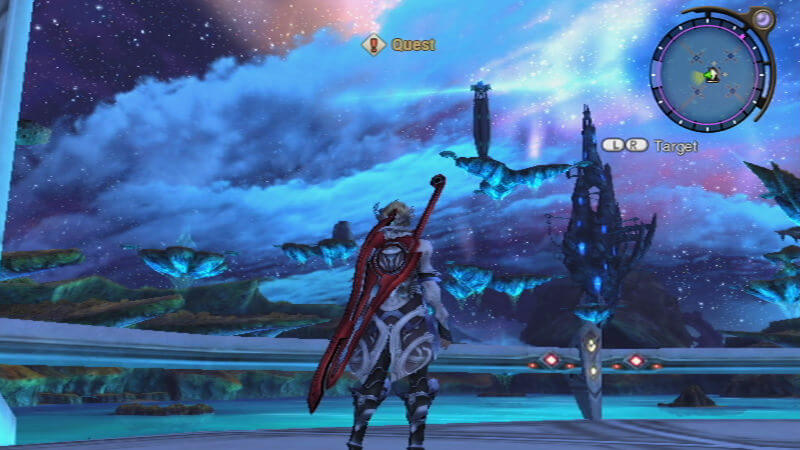Click the green player arrow on minimap

(x=710, y=75)
